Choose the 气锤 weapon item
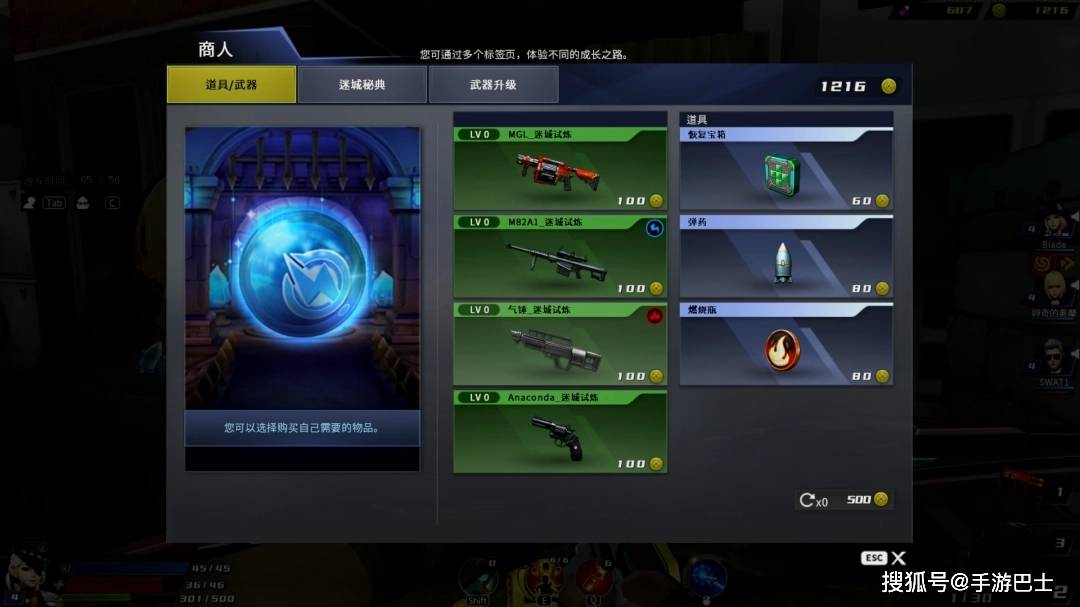 [560, 345]
